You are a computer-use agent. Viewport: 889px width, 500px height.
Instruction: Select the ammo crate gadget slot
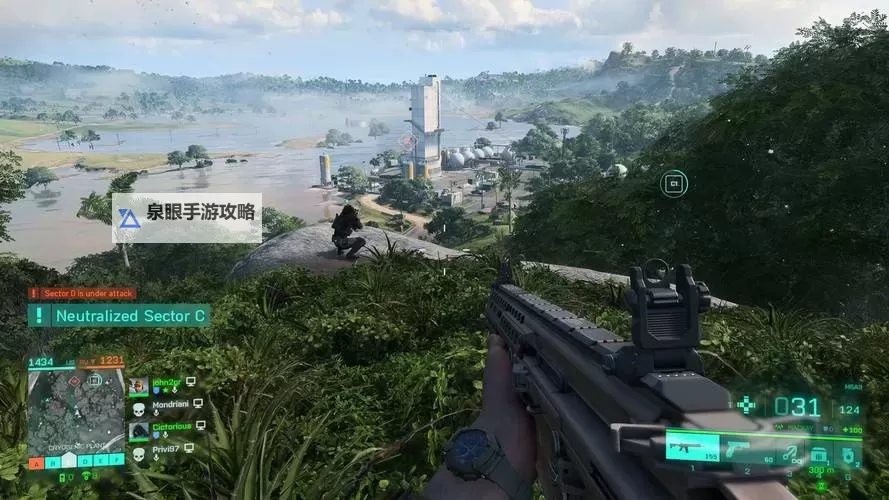tap(820, 452)
